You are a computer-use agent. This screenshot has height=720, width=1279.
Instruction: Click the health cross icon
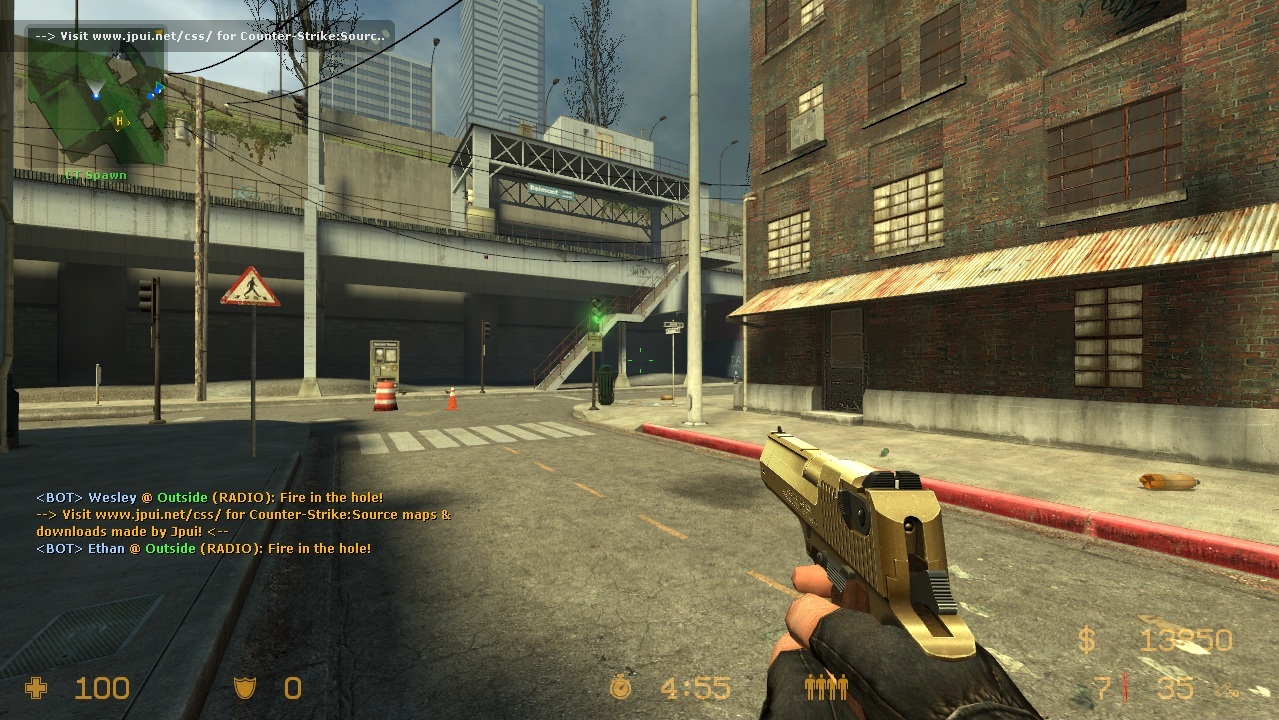pyautogui.click(x=36, y=688)
